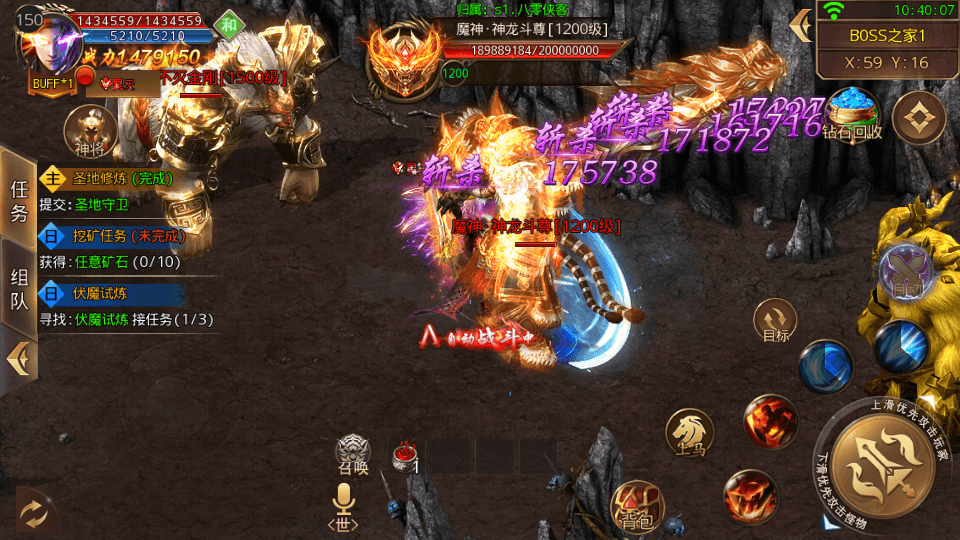Select the 圣地修炼 main quest entry
This screenshot has height=540, width=960.
pos(112,179)
